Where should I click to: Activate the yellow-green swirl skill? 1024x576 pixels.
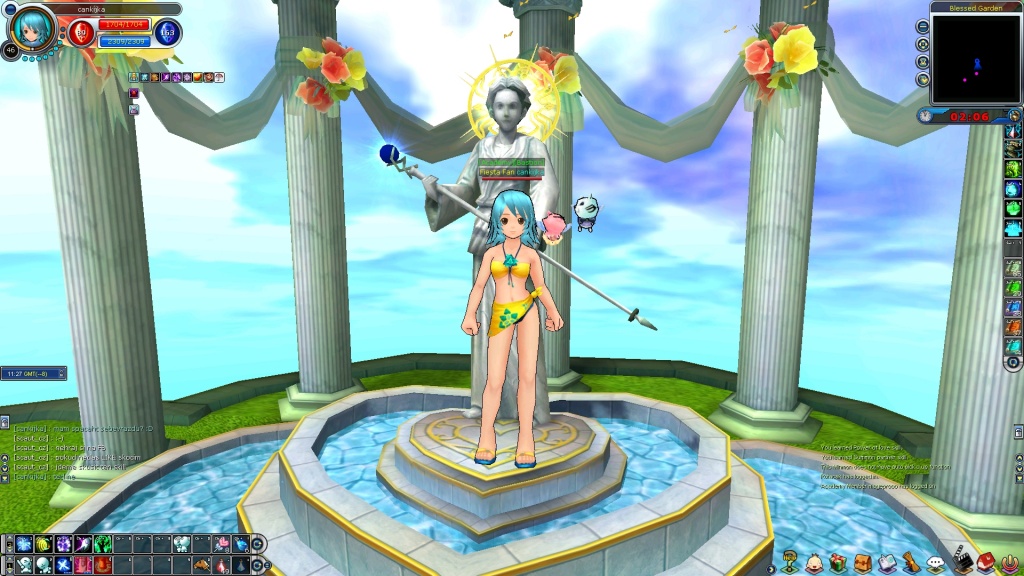tap(43, 544)
